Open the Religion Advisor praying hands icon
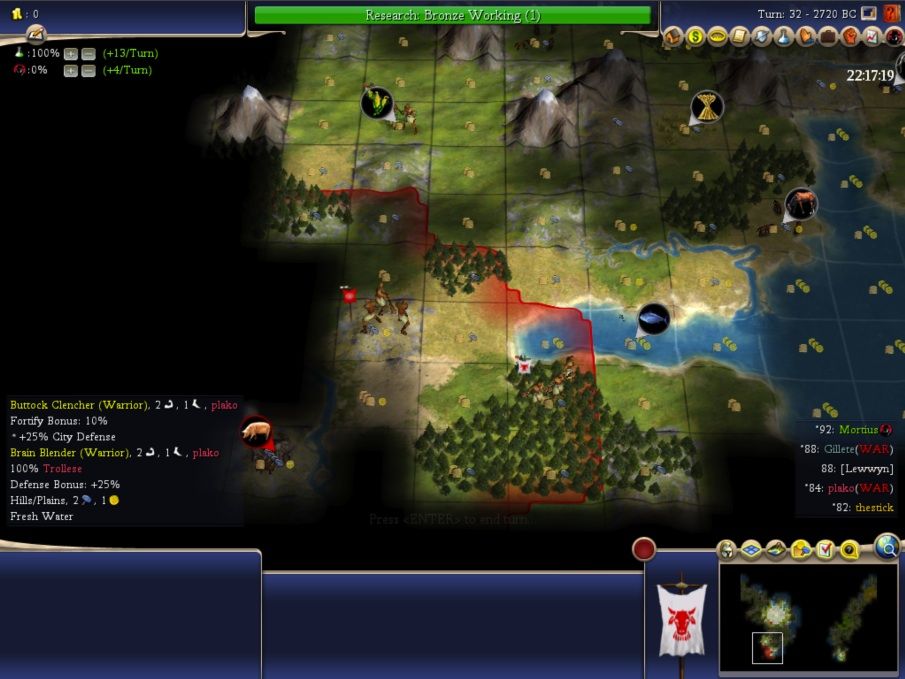Screen dimensions: 905x679 806,37
